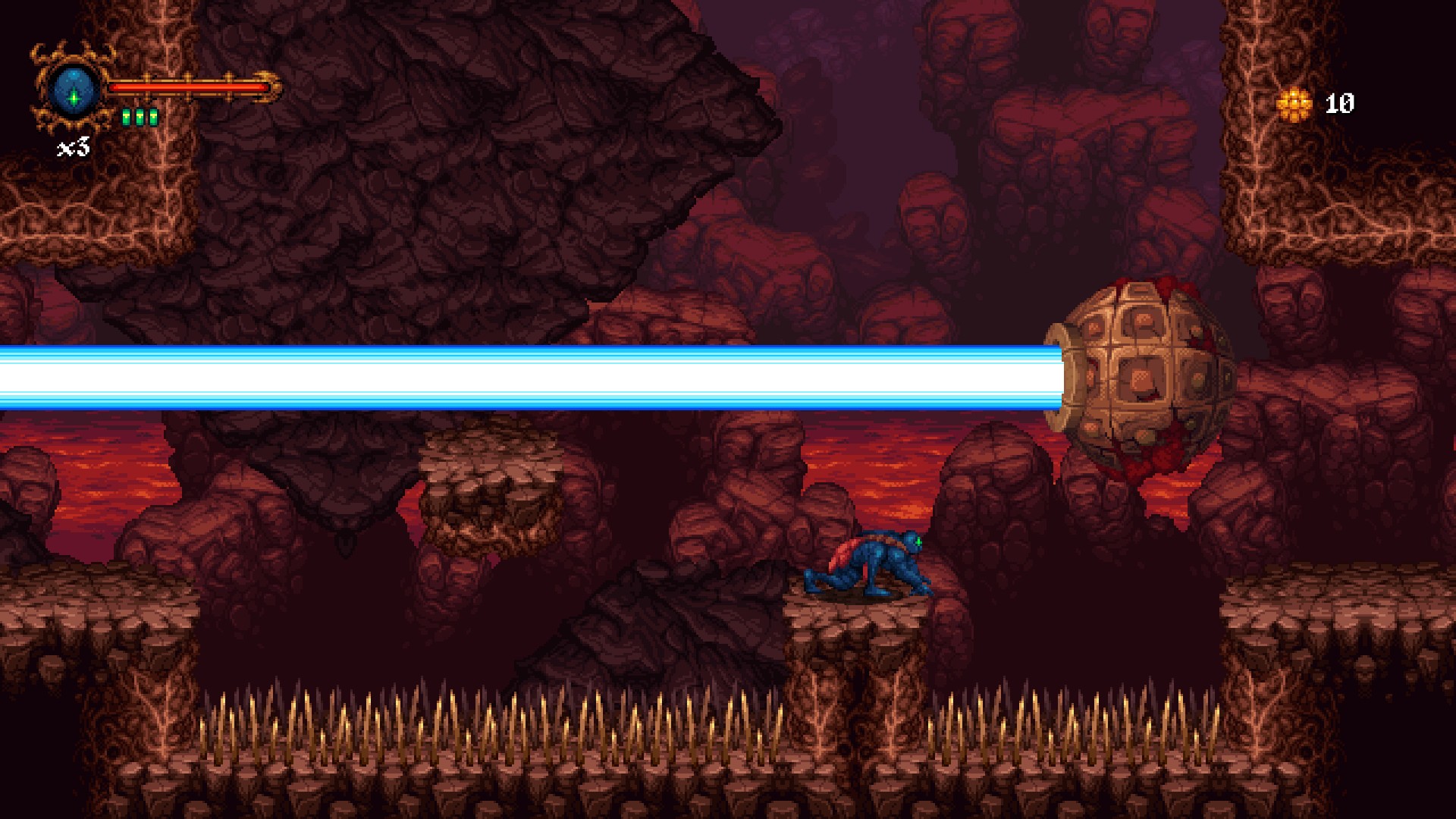
Task: Click the glowing green orb on the hero's head
Action: (918, 541)
